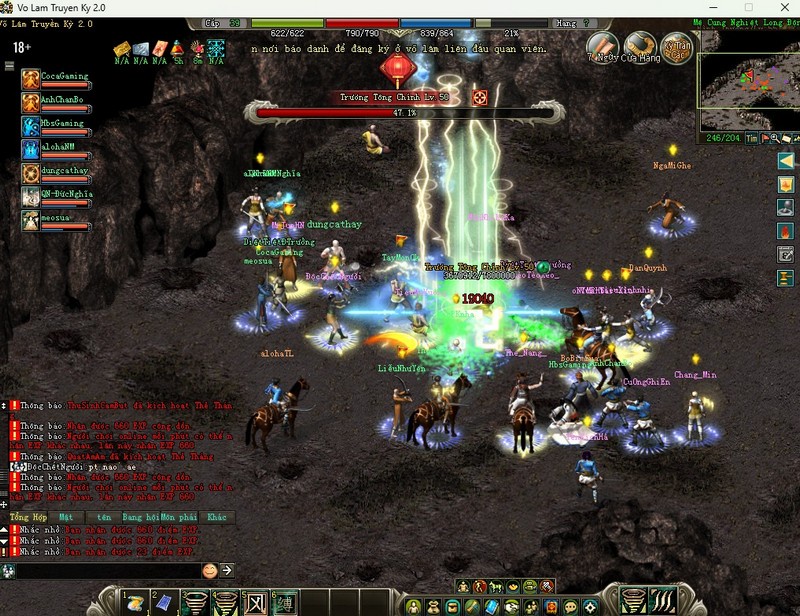Click the 7 Ngày scroll icon
This screenshot has width=800, height=616.
click(x=602, y=45)
